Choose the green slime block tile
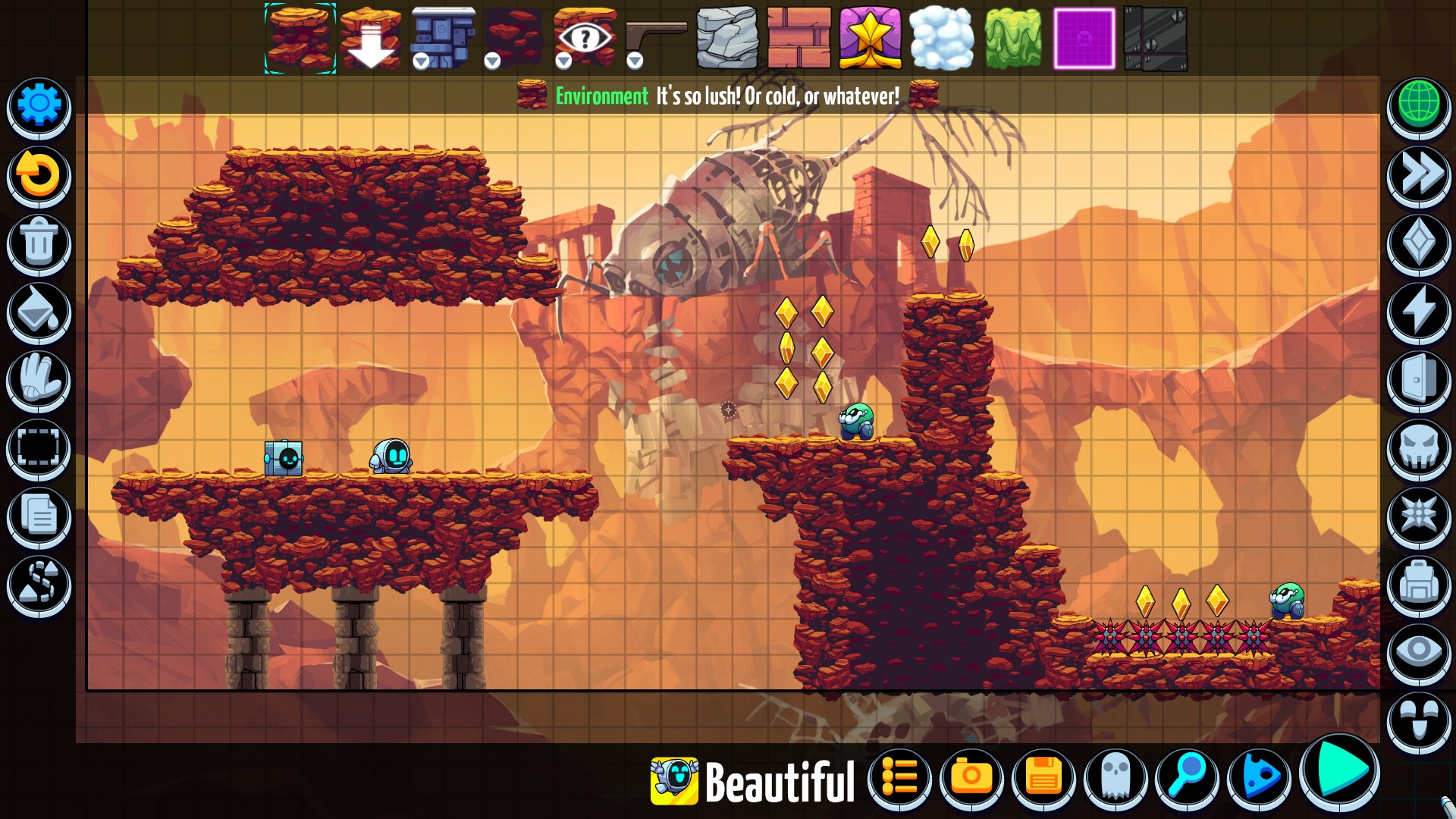This screenshot has height=819, width=1456. pyautogui.click(x=1013, y=38)
